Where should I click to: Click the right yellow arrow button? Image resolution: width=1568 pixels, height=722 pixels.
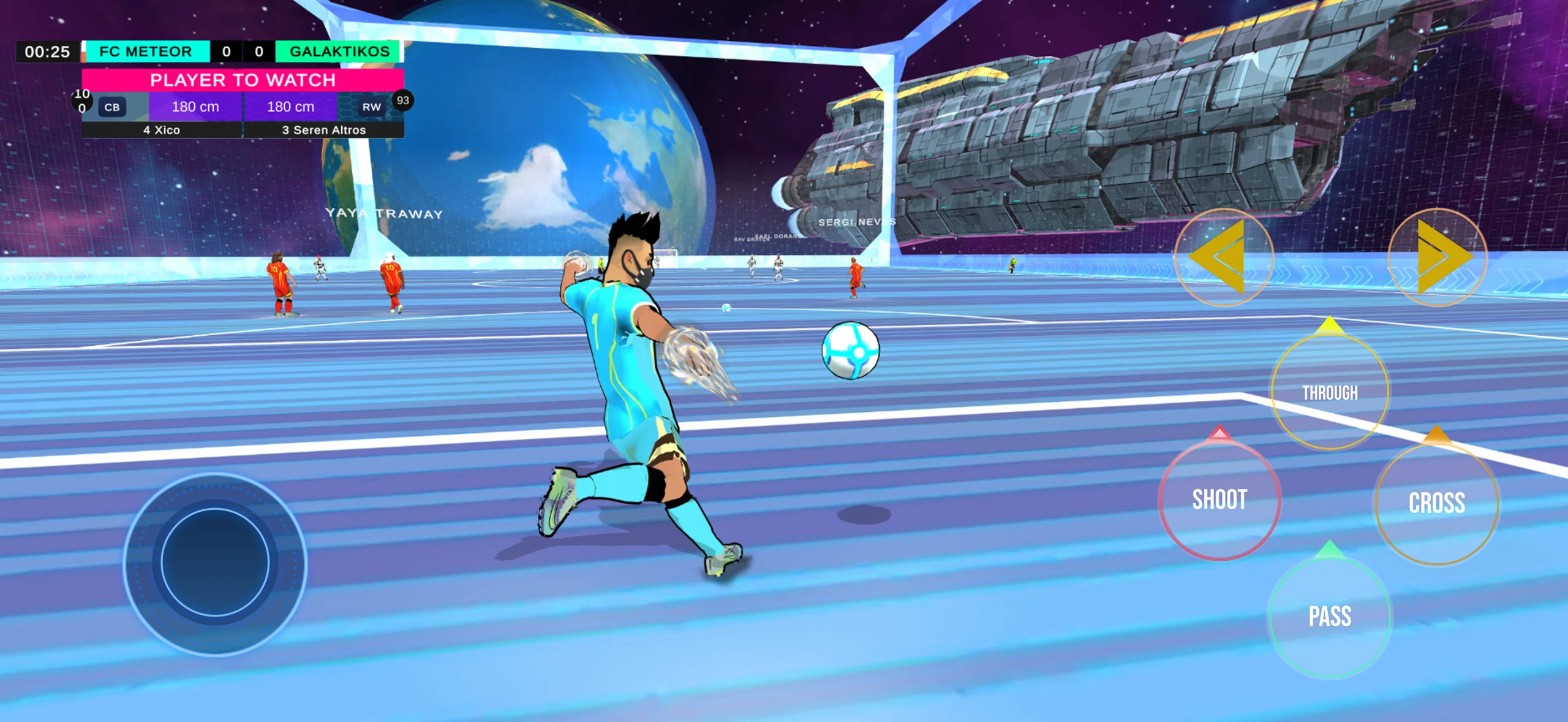[x=1437, y=257]
